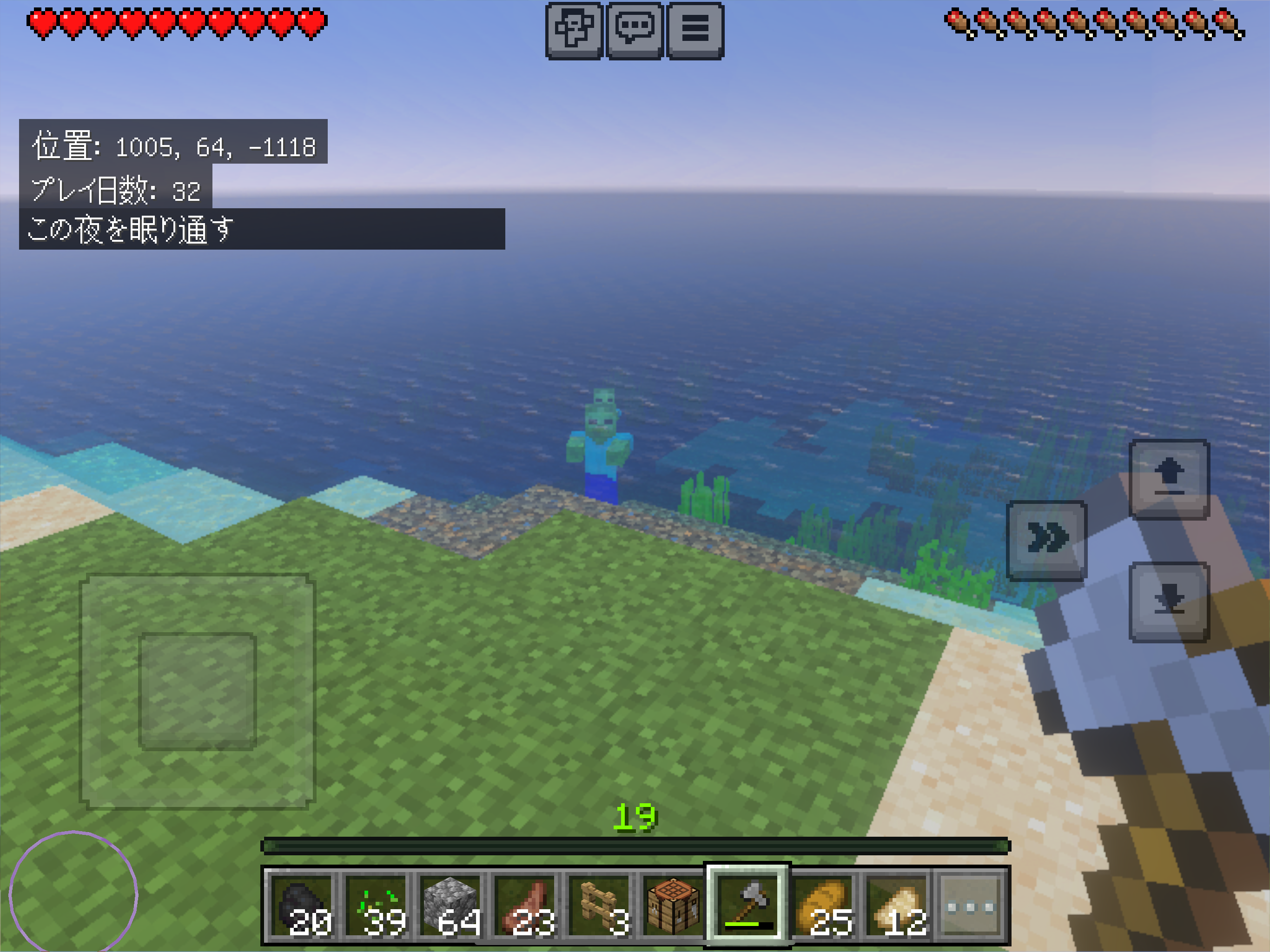Choose the bread stack of 25
Image resolution: width=1270 pixels, height=952 pixels.
point(823,906)
